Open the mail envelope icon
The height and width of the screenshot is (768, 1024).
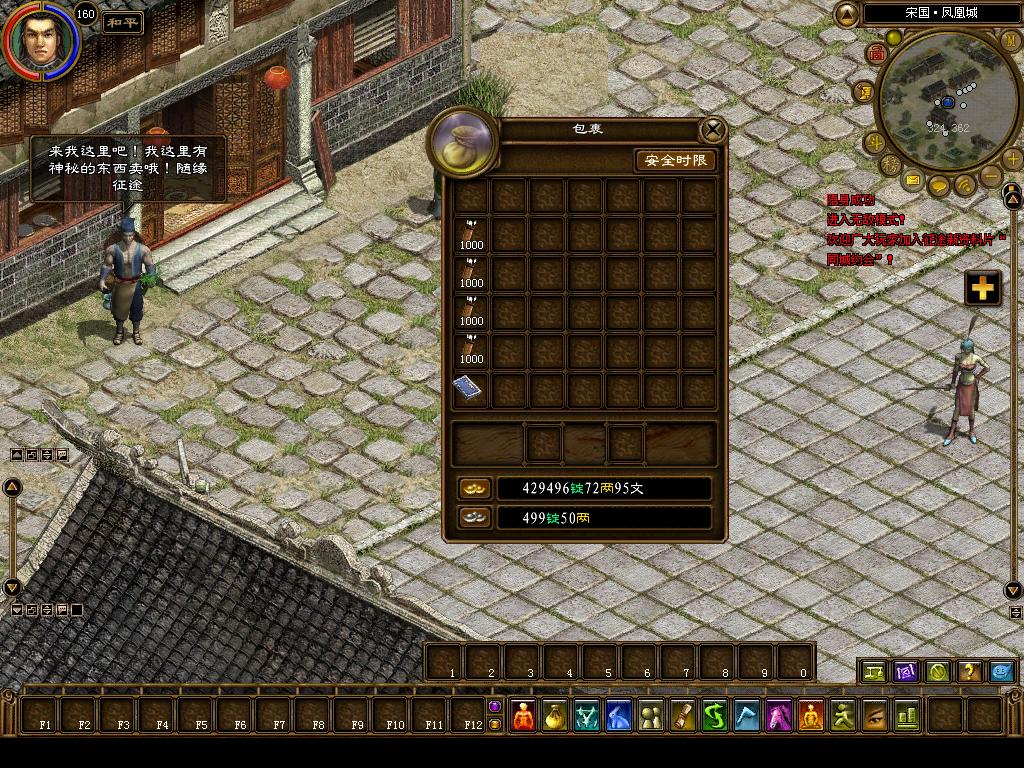[x=913, y=180]
